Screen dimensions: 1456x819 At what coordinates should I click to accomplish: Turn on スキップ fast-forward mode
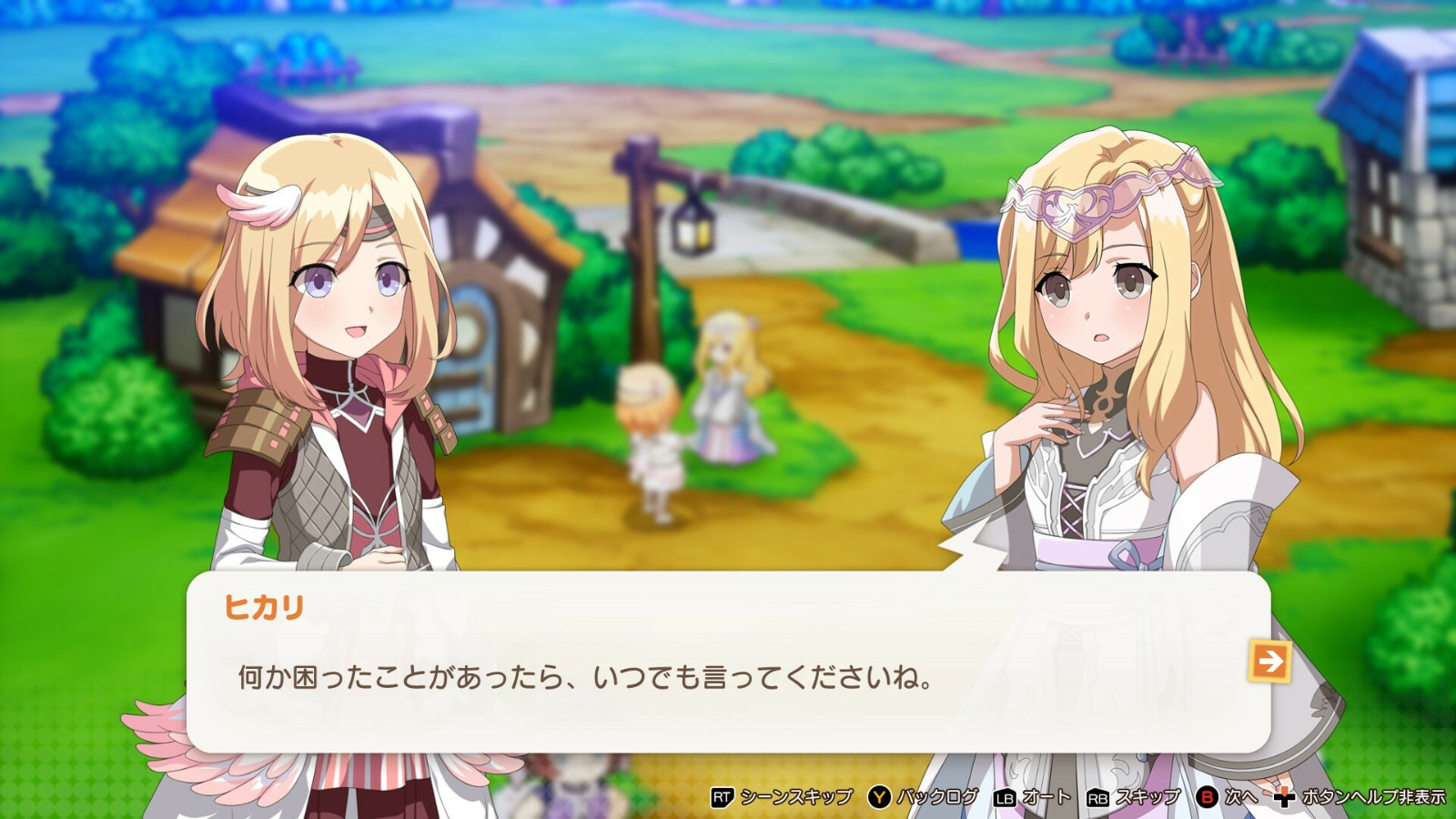tap(1148, 794)
